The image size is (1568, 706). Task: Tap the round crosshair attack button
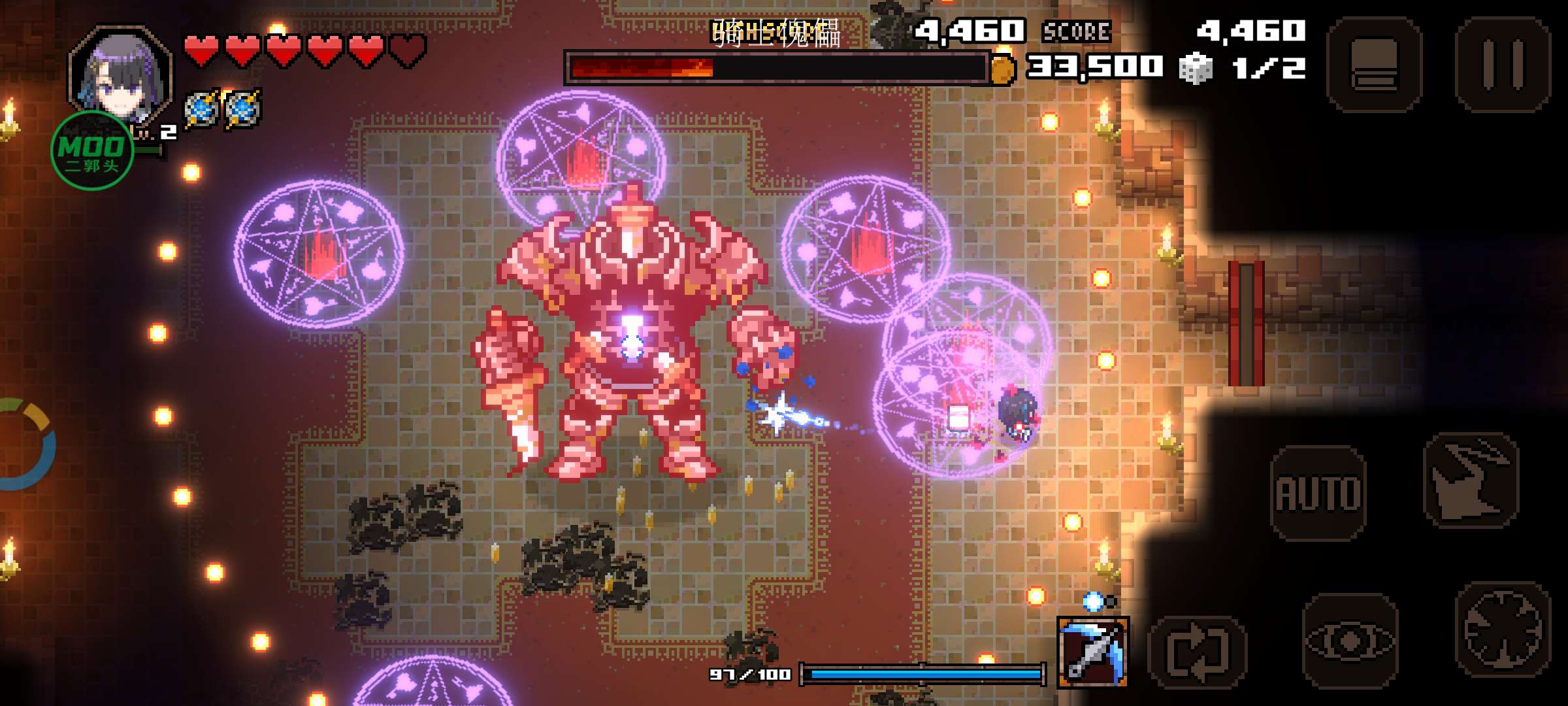point(1503,630)
